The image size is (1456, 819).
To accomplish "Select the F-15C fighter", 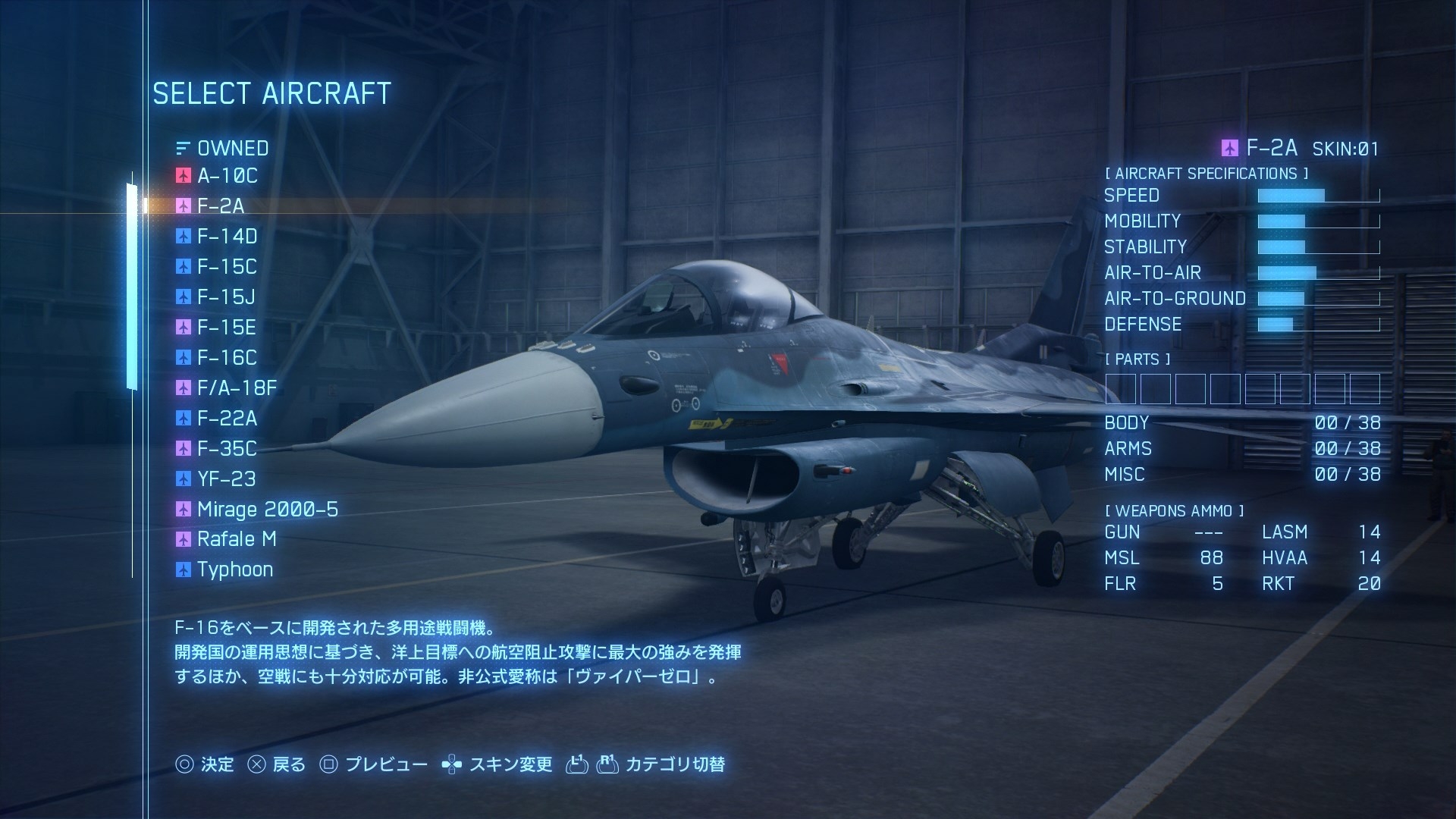I will [x=227, y=267].
